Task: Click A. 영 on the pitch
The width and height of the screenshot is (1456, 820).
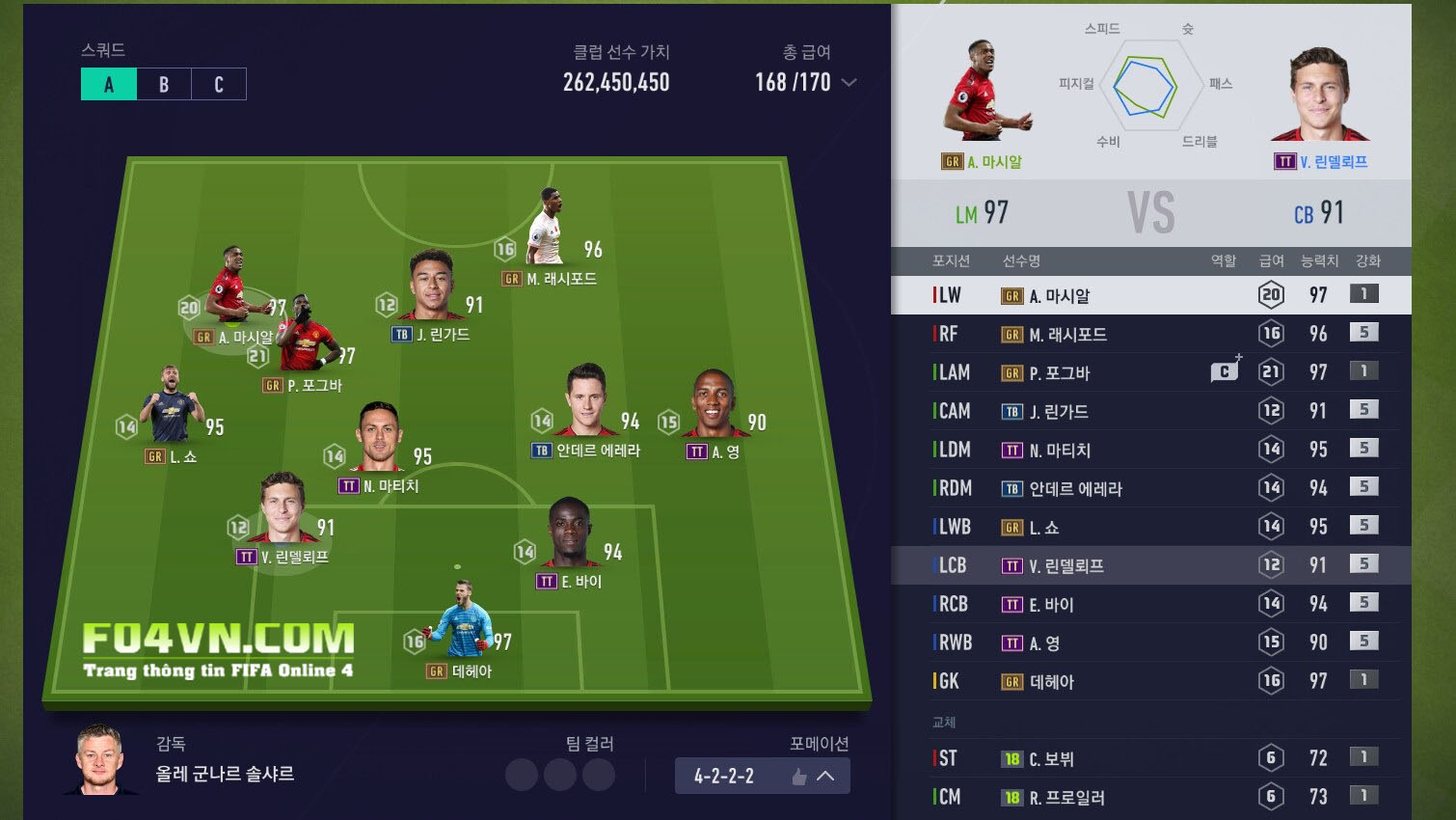Action: (x=713, y=403)
